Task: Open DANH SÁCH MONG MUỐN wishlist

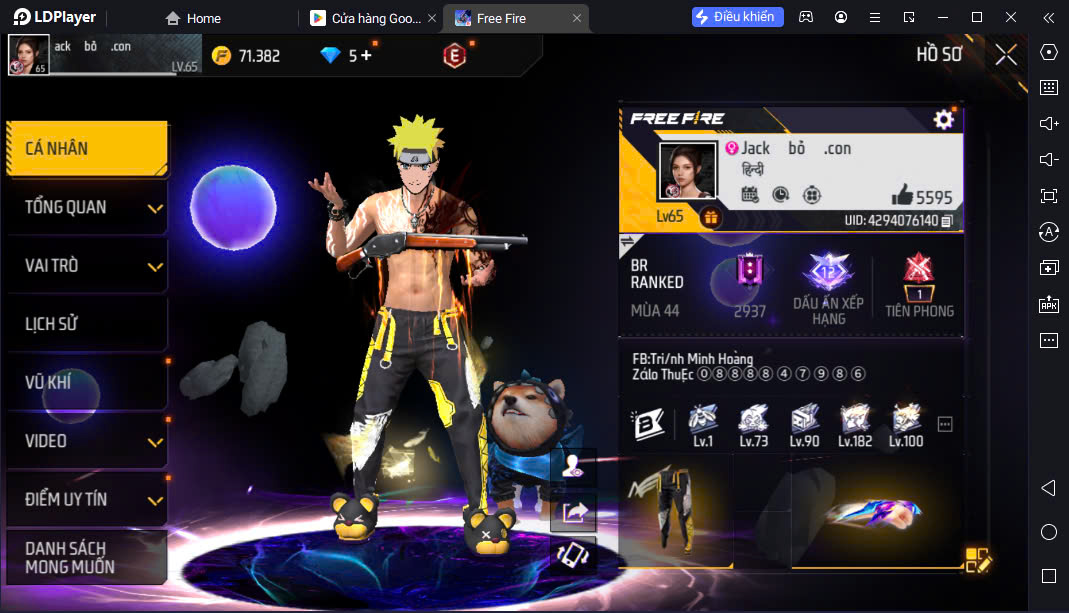Action: coord(86,557)
